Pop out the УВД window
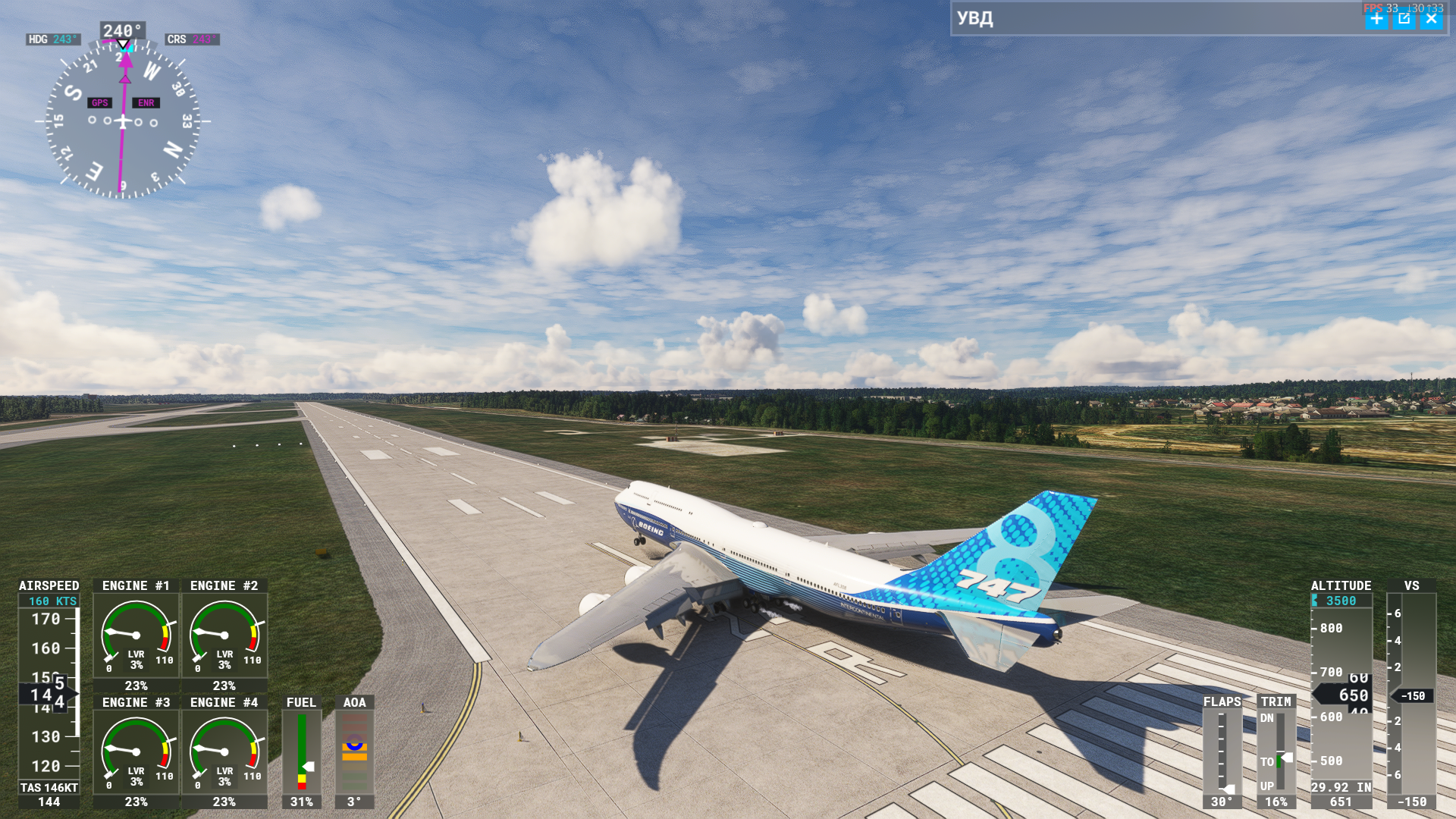The width and height of the screenshot is (1456, 819). 1404,19
